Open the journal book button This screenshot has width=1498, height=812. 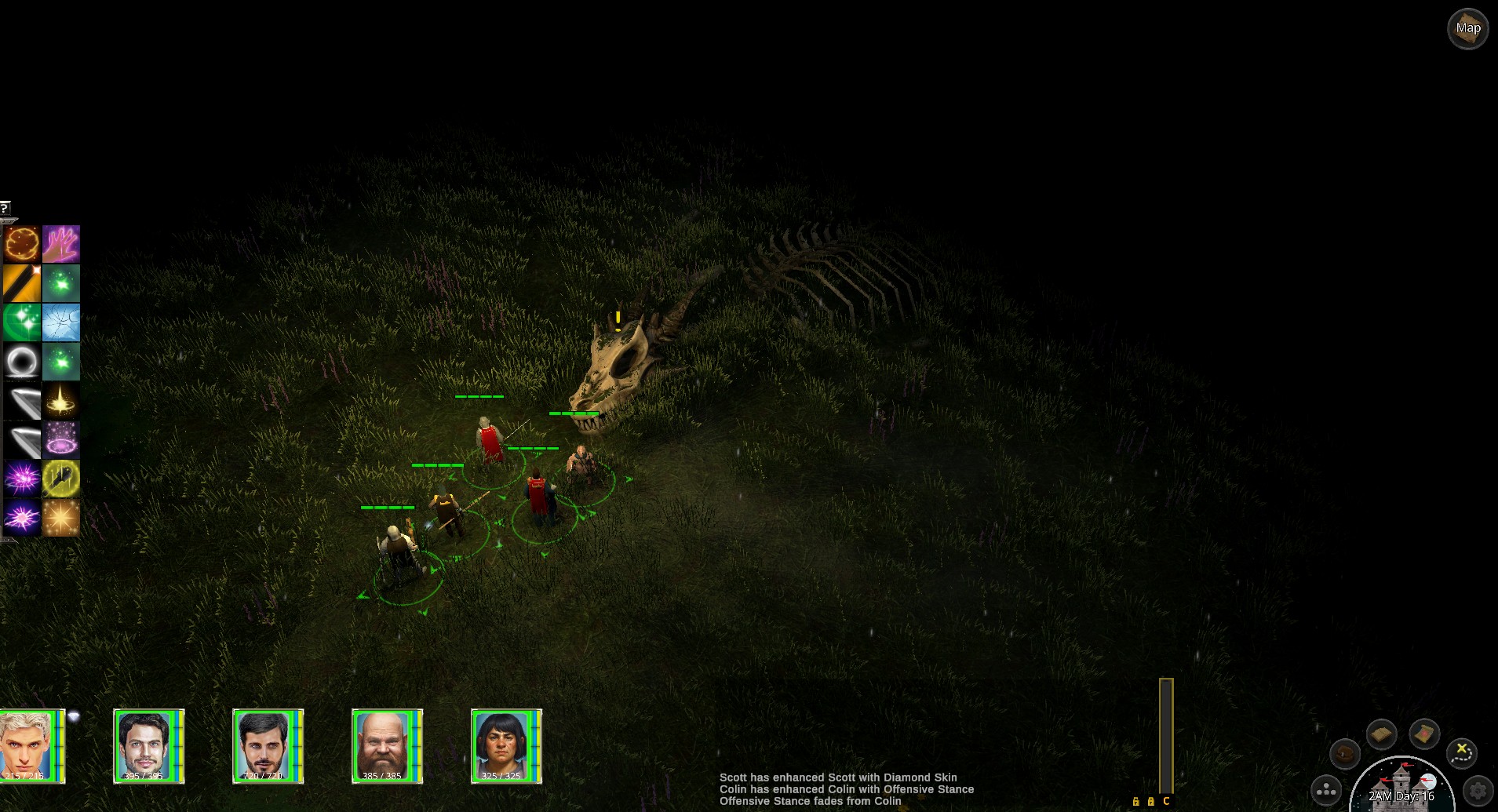(1381, 734)
